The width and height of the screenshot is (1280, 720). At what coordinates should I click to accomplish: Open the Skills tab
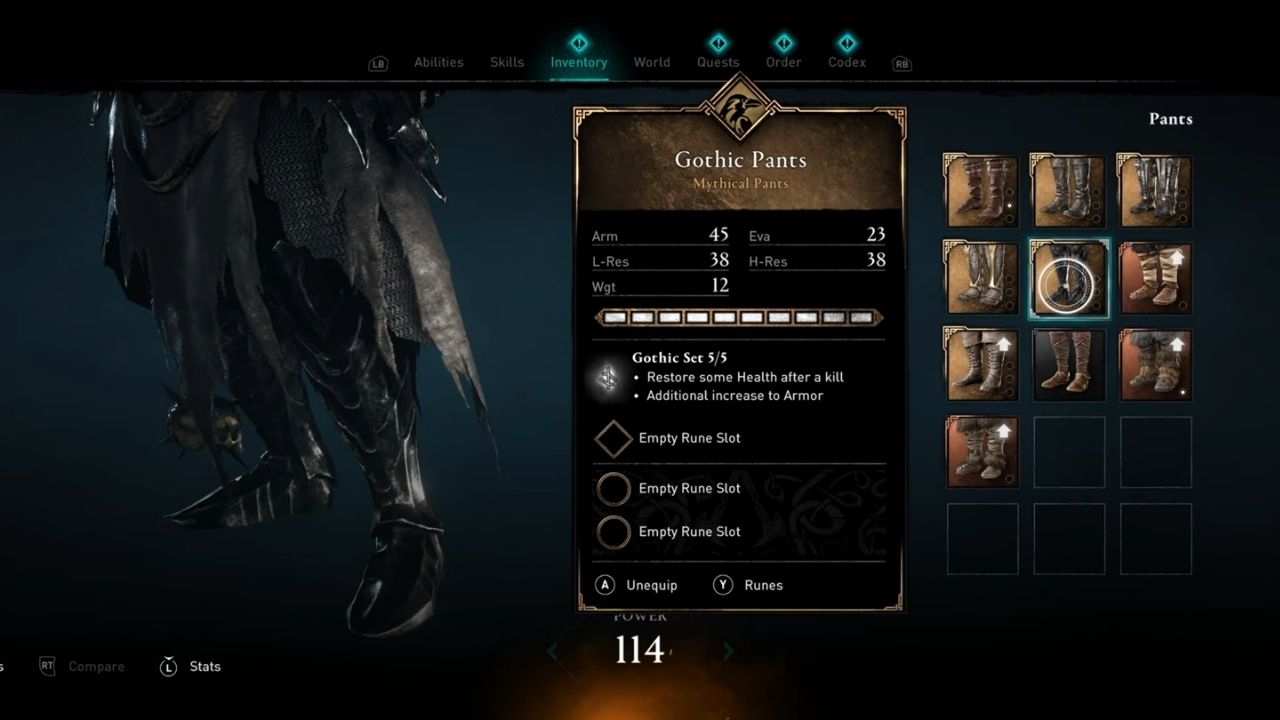[507, 62]
